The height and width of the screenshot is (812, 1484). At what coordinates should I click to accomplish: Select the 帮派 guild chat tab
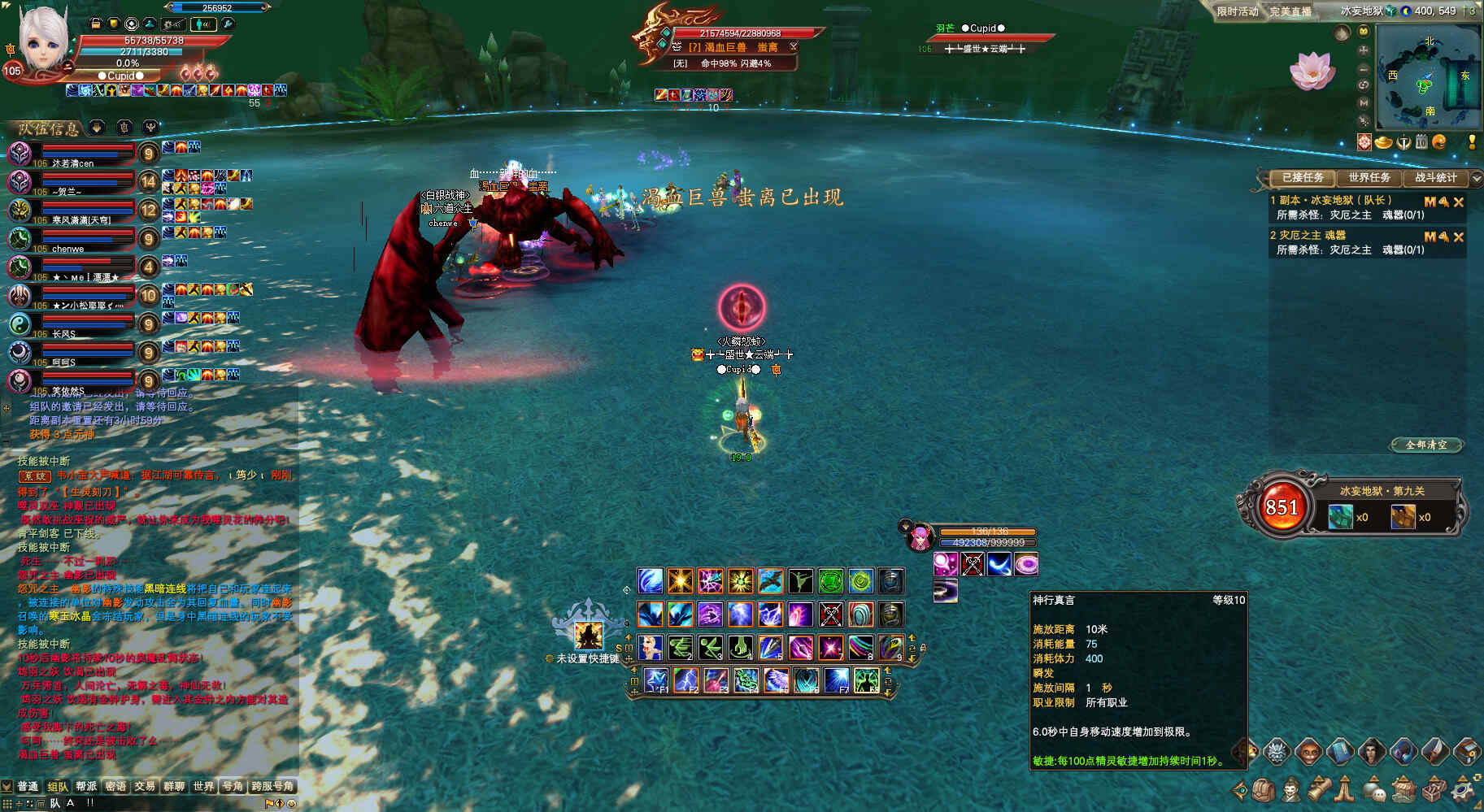(86, 786)
